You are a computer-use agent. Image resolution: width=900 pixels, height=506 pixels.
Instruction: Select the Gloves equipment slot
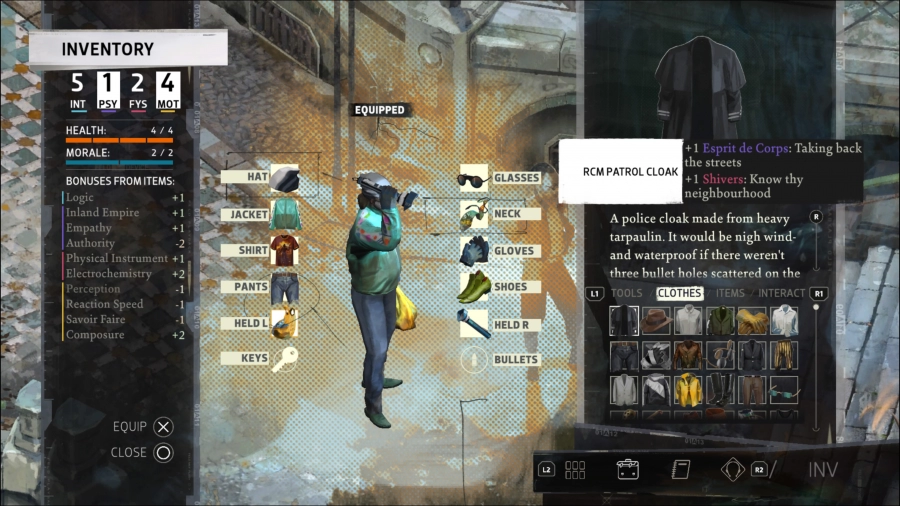[x=474, y=251]
